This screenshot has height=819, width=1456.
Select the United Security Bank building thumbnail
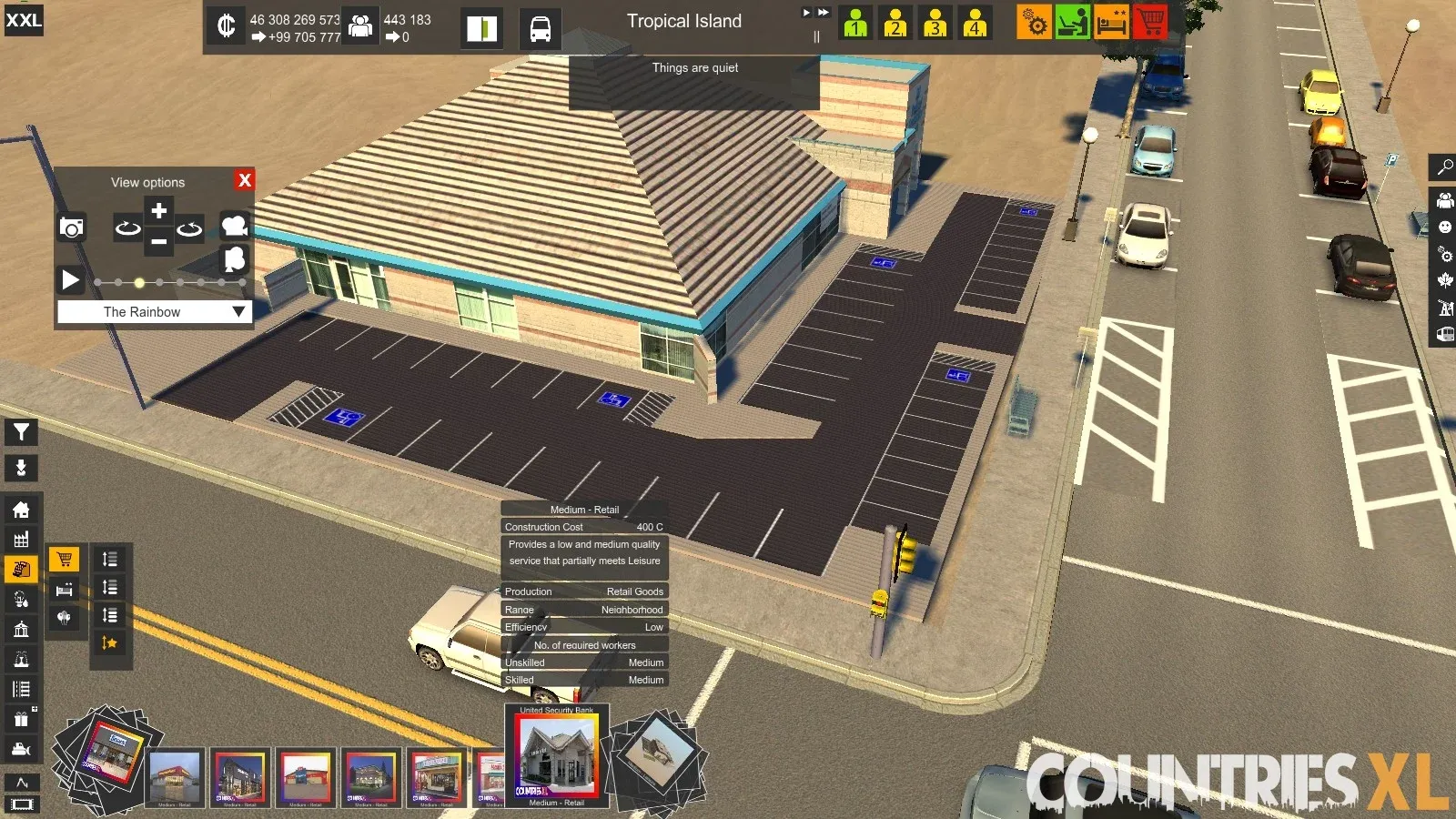556,753
